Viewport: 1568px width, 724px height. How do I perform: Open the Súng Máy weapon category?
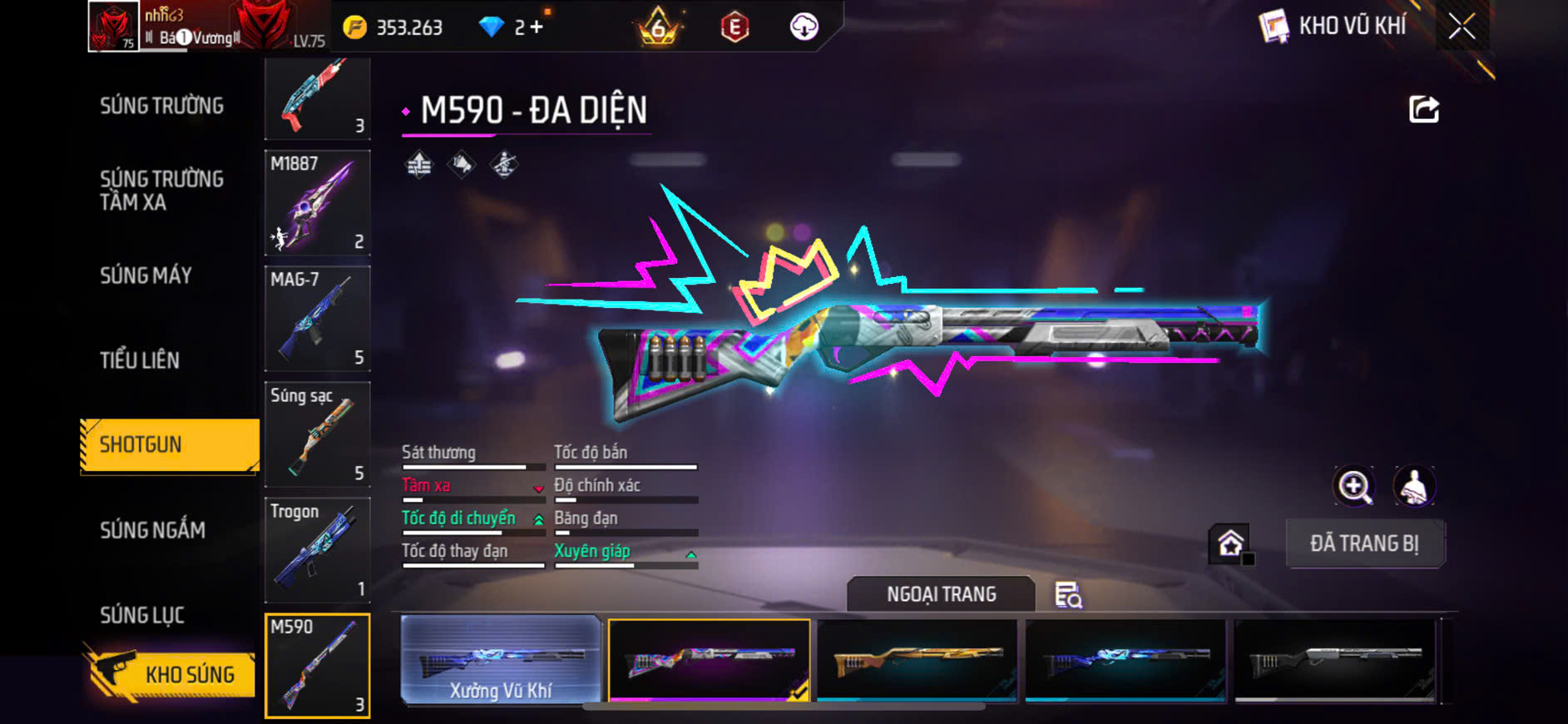(x=146, y=275)
